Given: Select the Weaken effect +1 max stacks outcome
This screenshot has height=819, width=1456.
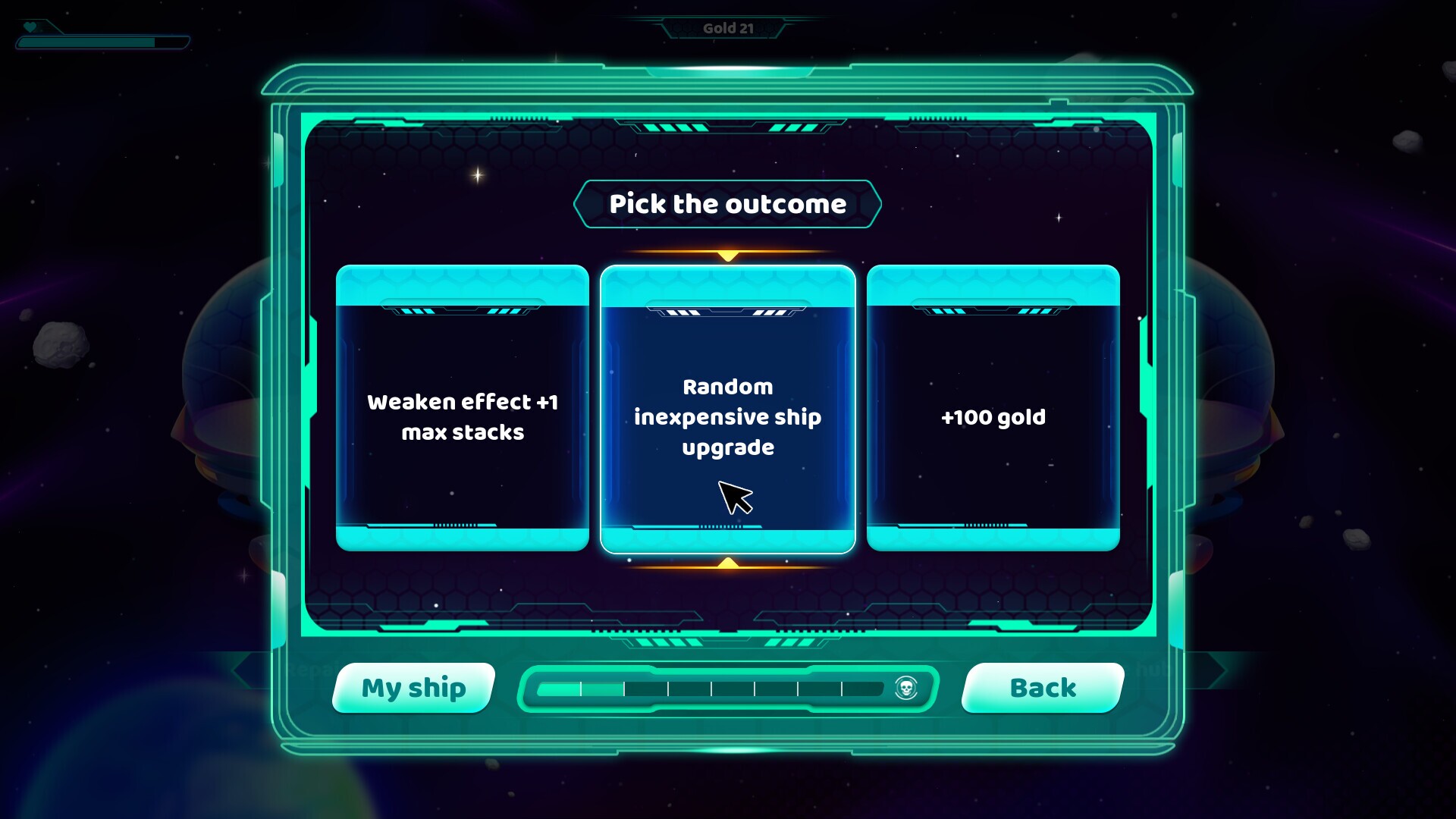Looking at the screenshot, I should [463, 417].
